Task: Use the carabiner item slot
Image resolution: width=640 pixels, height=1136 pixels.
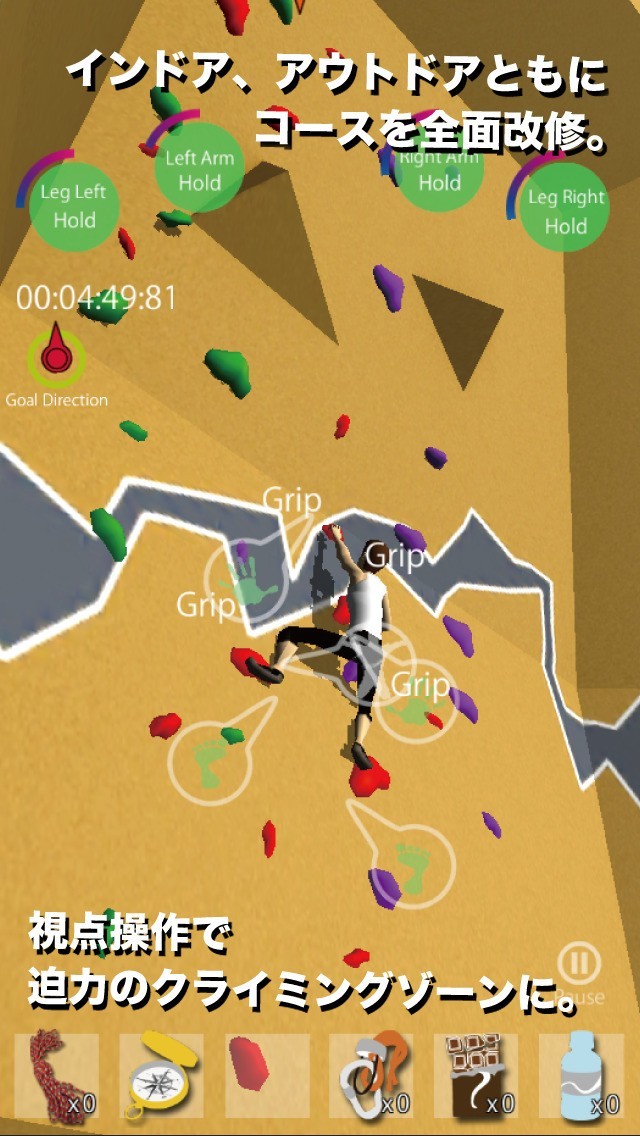Action: coord(371,1075)
